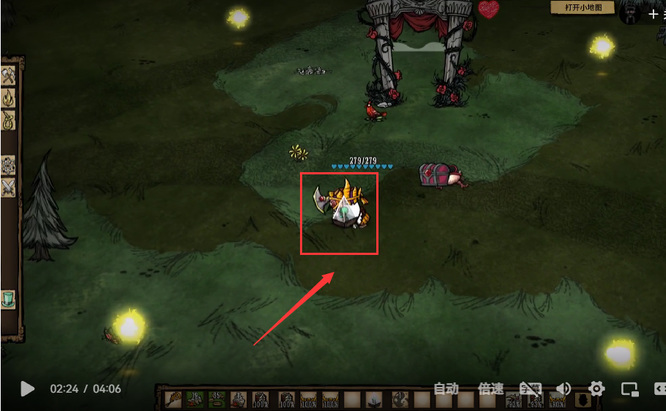The width and height of the screenshot is (666, 411).
Task: Open the Survival crafting tab (rope trap icon)
Action: pyautogui.click(x=9, y=121)
